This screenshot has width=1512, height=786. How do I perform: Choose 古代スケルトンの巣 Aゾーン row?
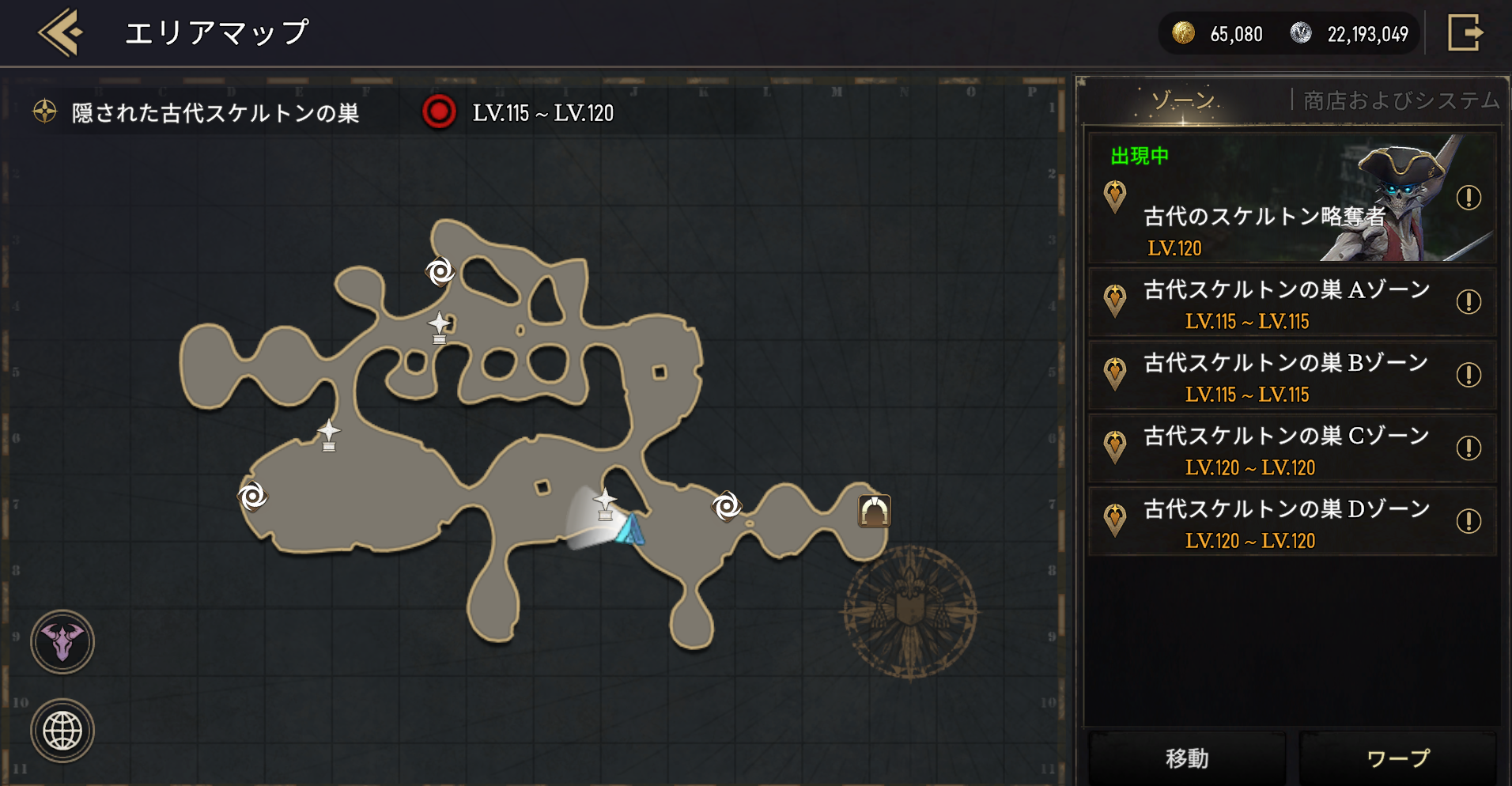pyautogui.click(x=1285, y=303)
